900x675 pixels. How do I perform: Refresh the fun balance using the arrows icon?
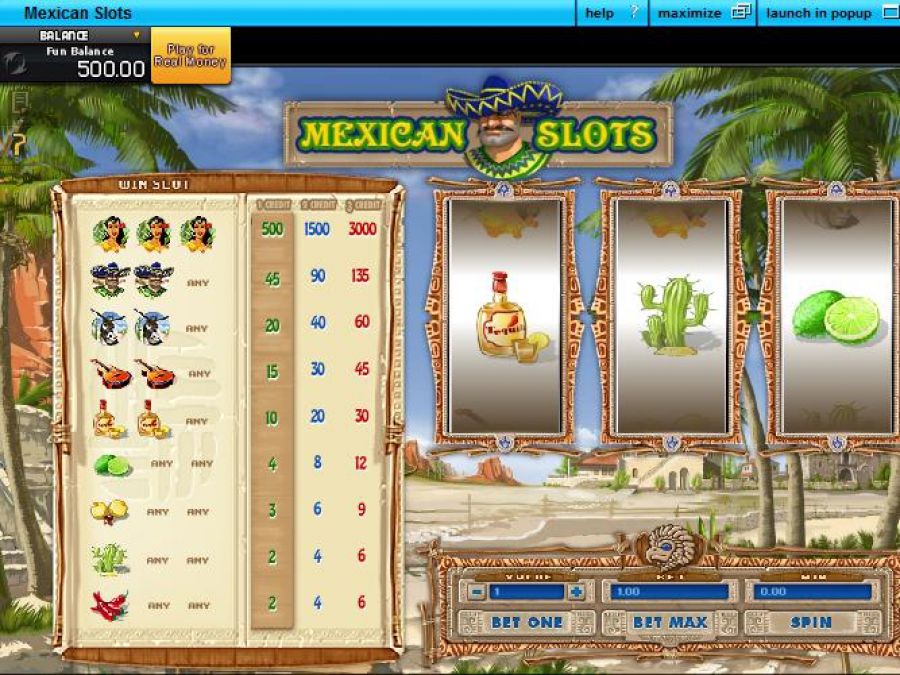click(16, 64)
